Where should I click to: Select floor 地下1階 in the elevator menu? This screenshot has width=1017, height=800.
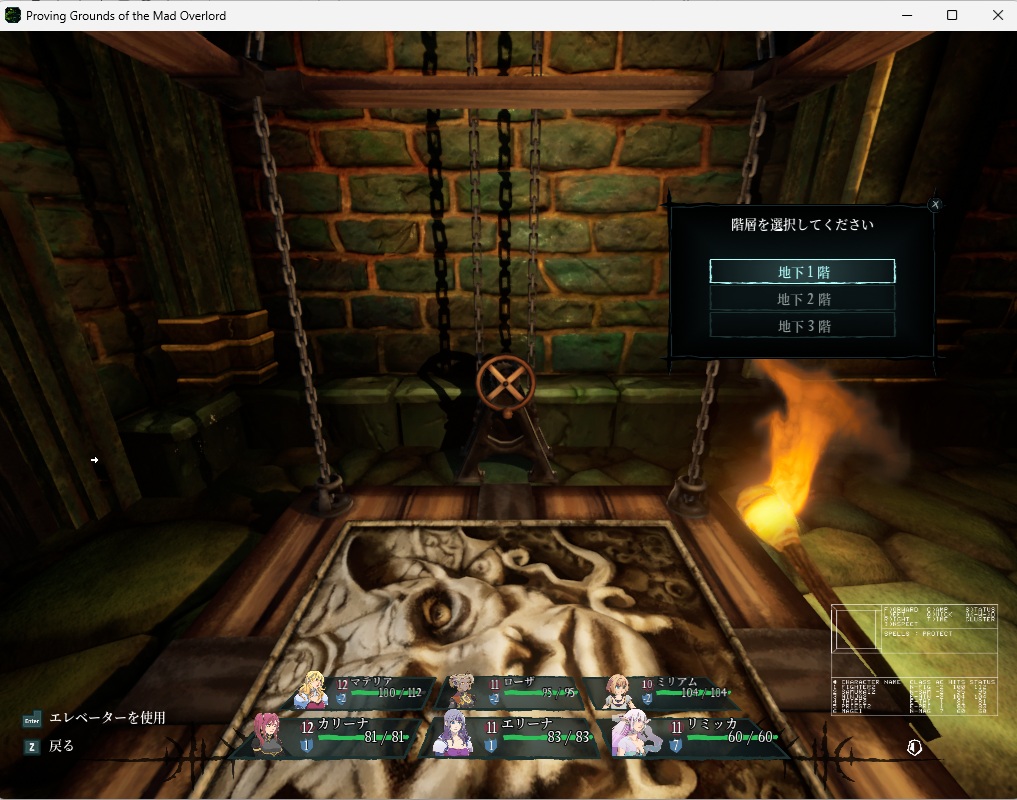tap(802, 271)
